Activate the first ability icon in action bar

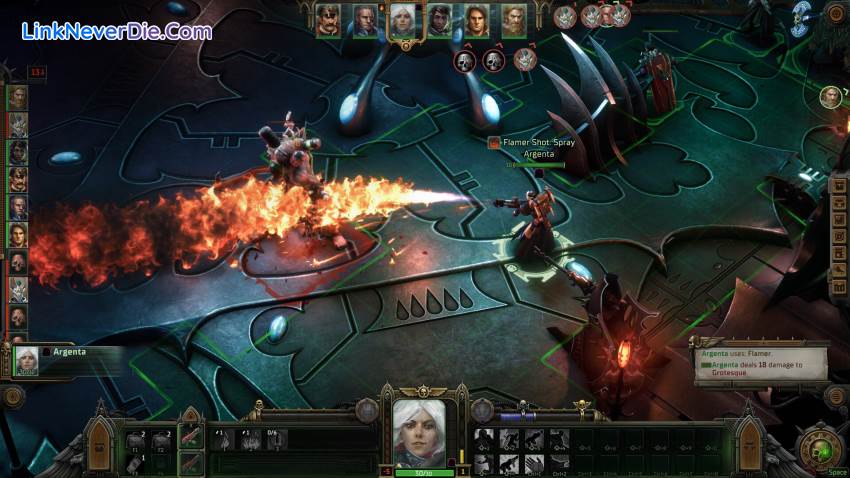[484, 437]
